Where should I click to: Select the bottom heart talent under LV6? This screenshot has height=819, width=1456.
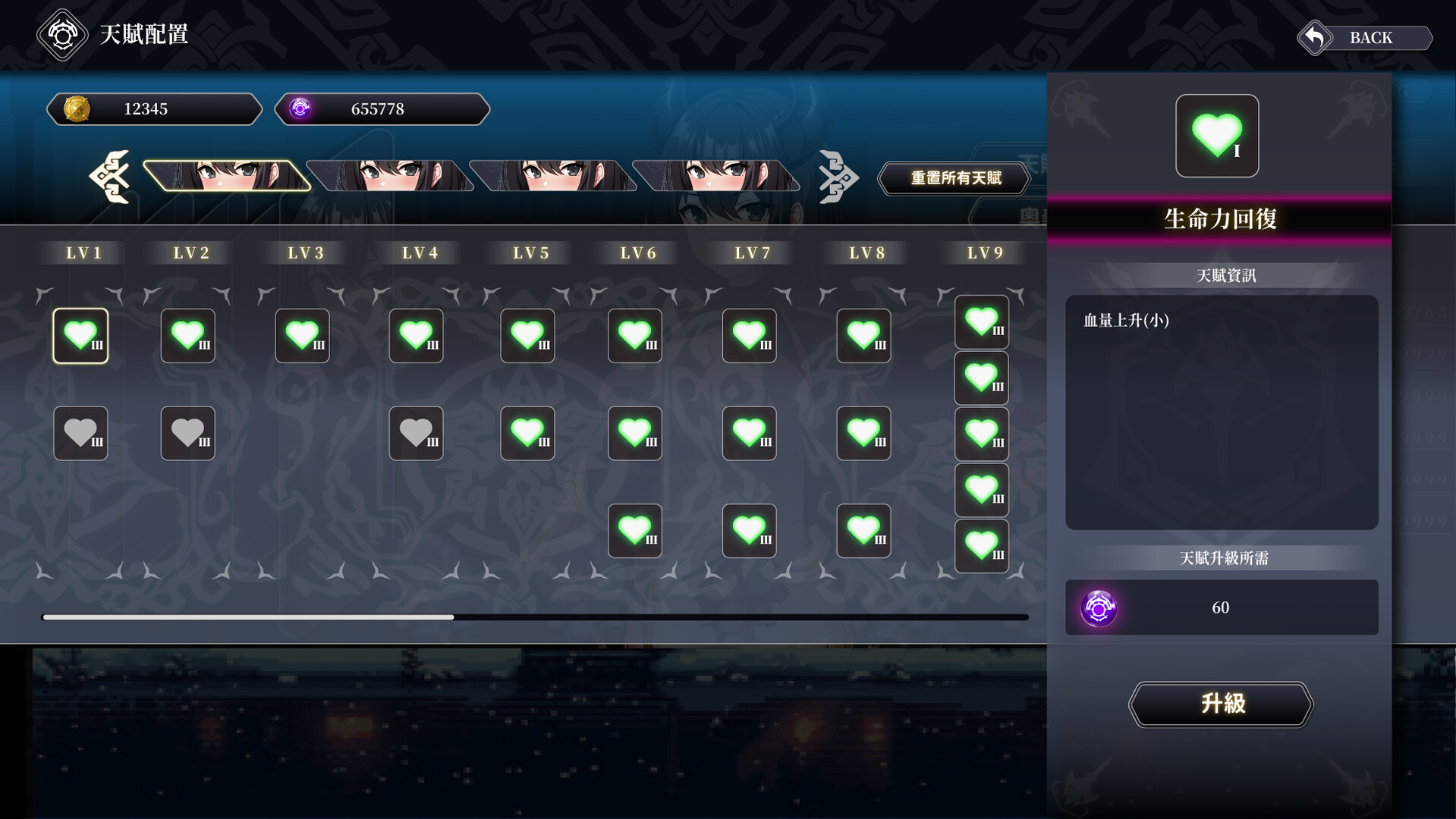(634, 531)
